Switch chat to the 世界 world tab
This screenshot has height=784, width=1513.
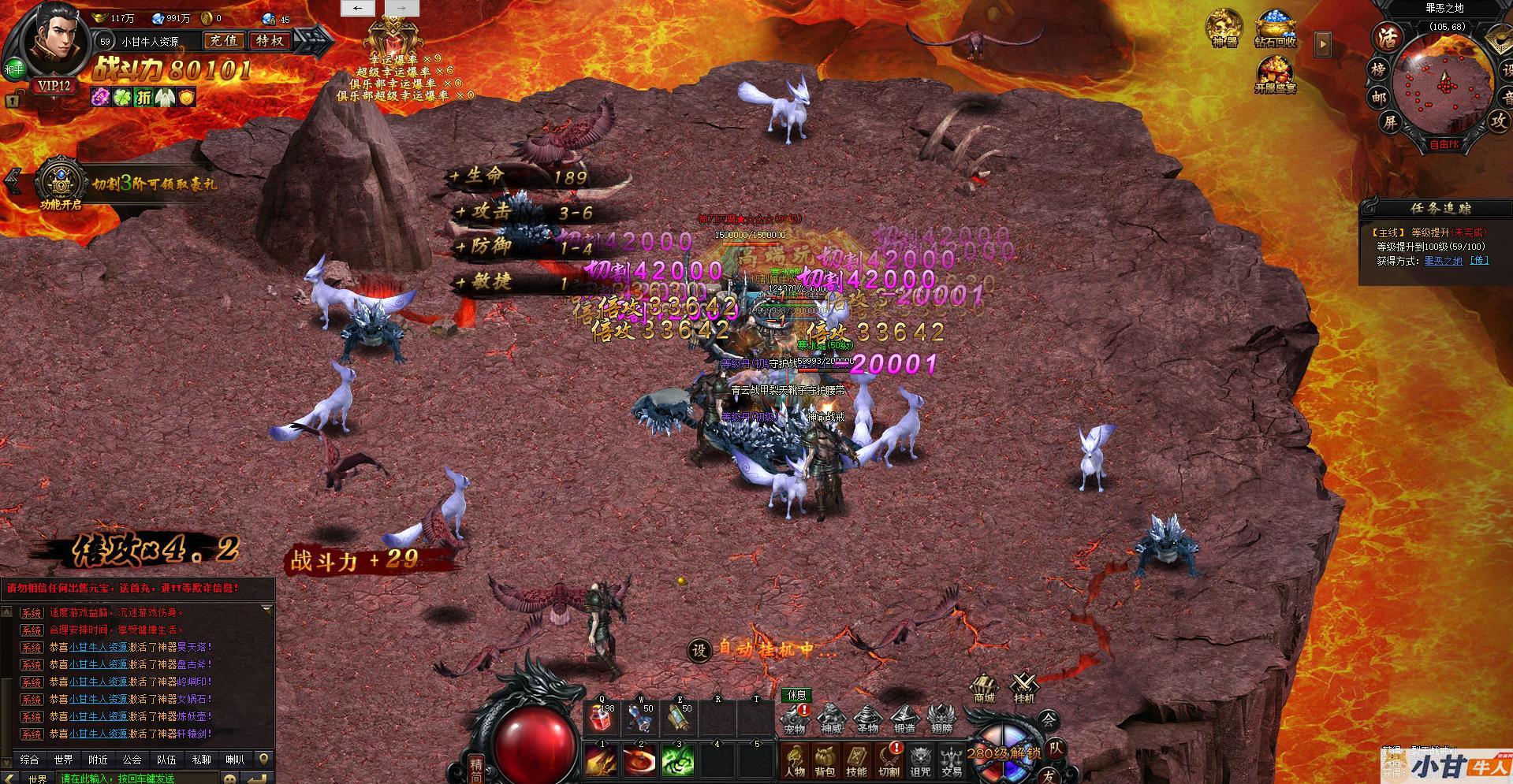click(x=64, y=760)
